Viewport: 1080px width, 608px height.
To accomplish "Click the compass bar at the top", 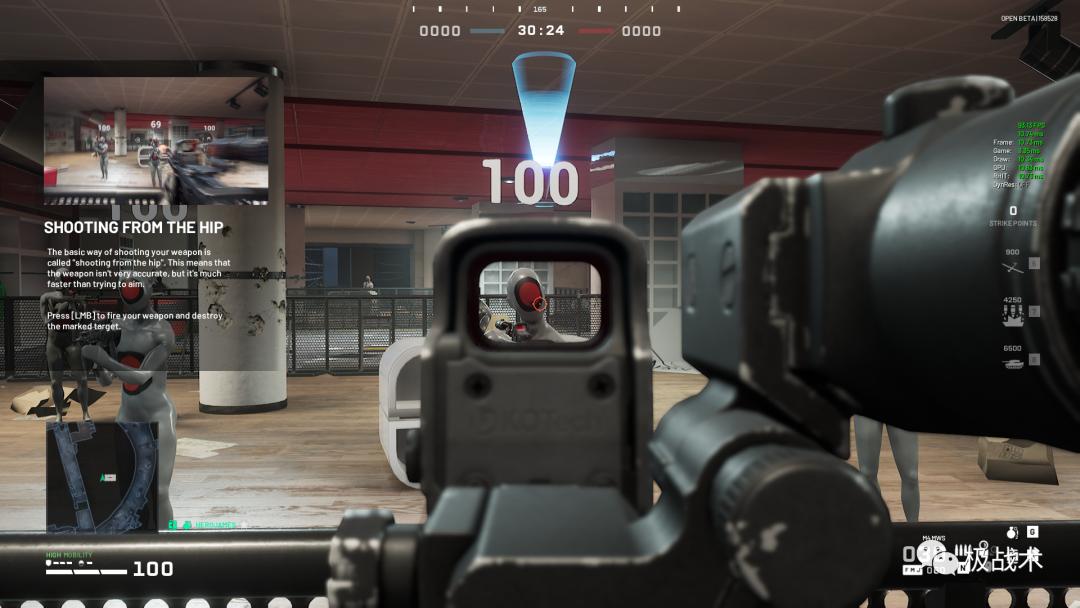I will pos(539,9).
